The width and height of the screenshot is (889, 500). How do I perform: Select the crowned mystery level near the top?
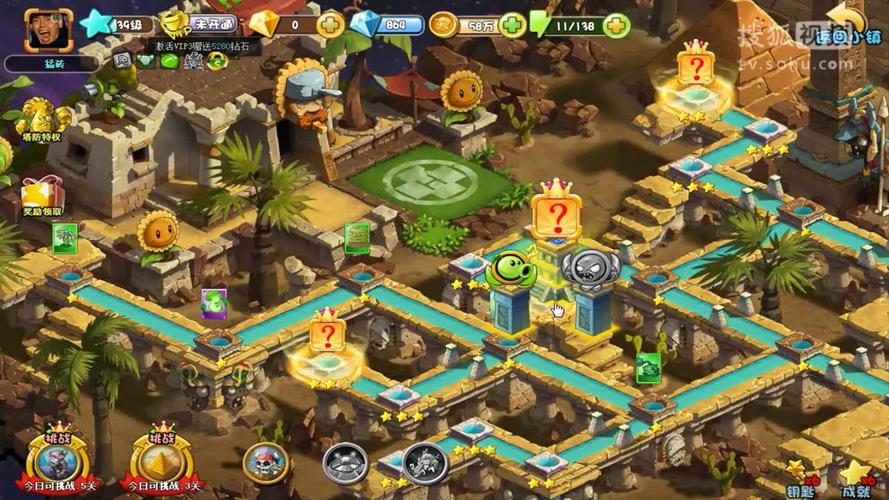point(694,68)
